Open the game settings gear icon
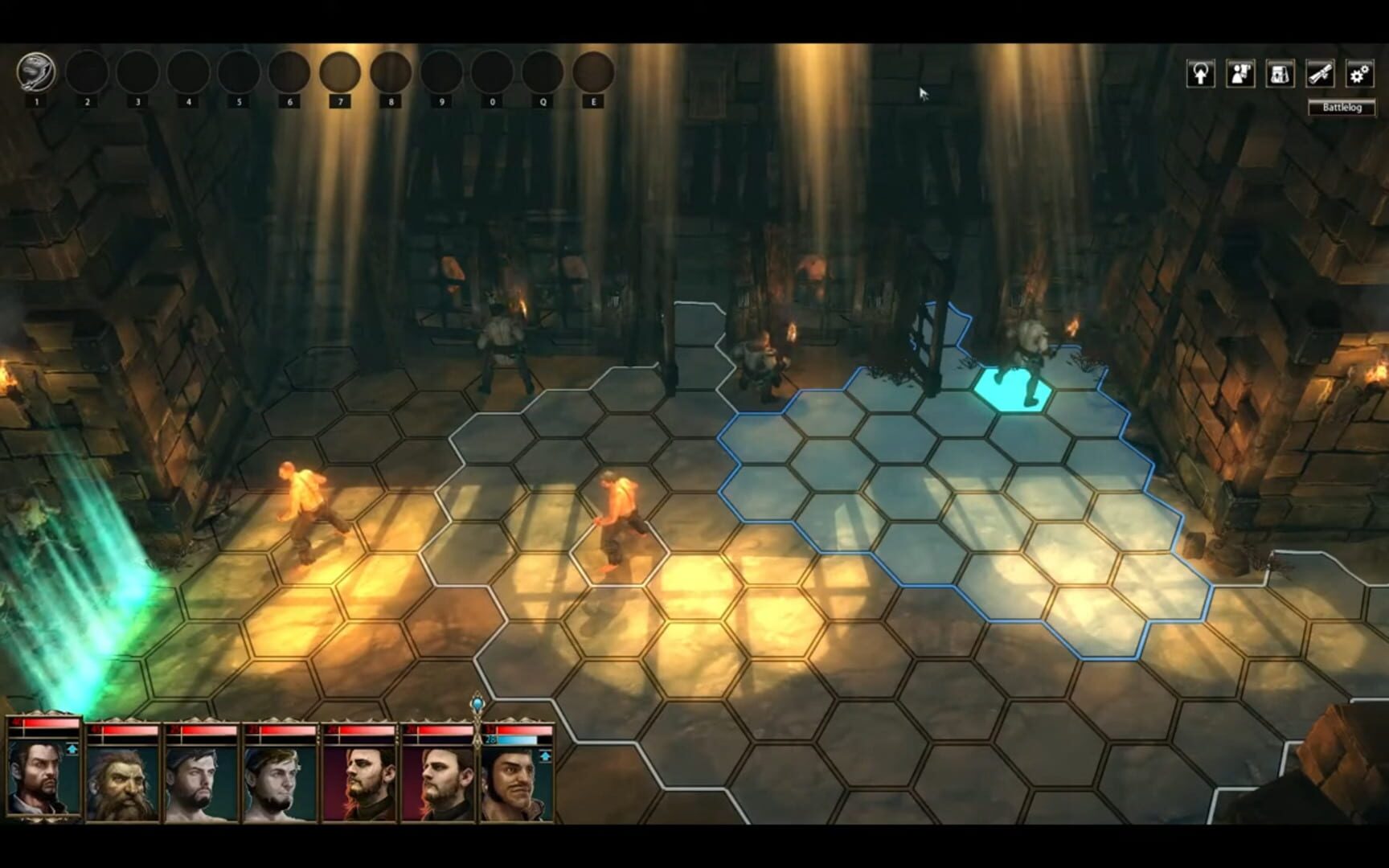Image resolution: width=1389 pixels, height=868 pixels. click(1359, 73)
